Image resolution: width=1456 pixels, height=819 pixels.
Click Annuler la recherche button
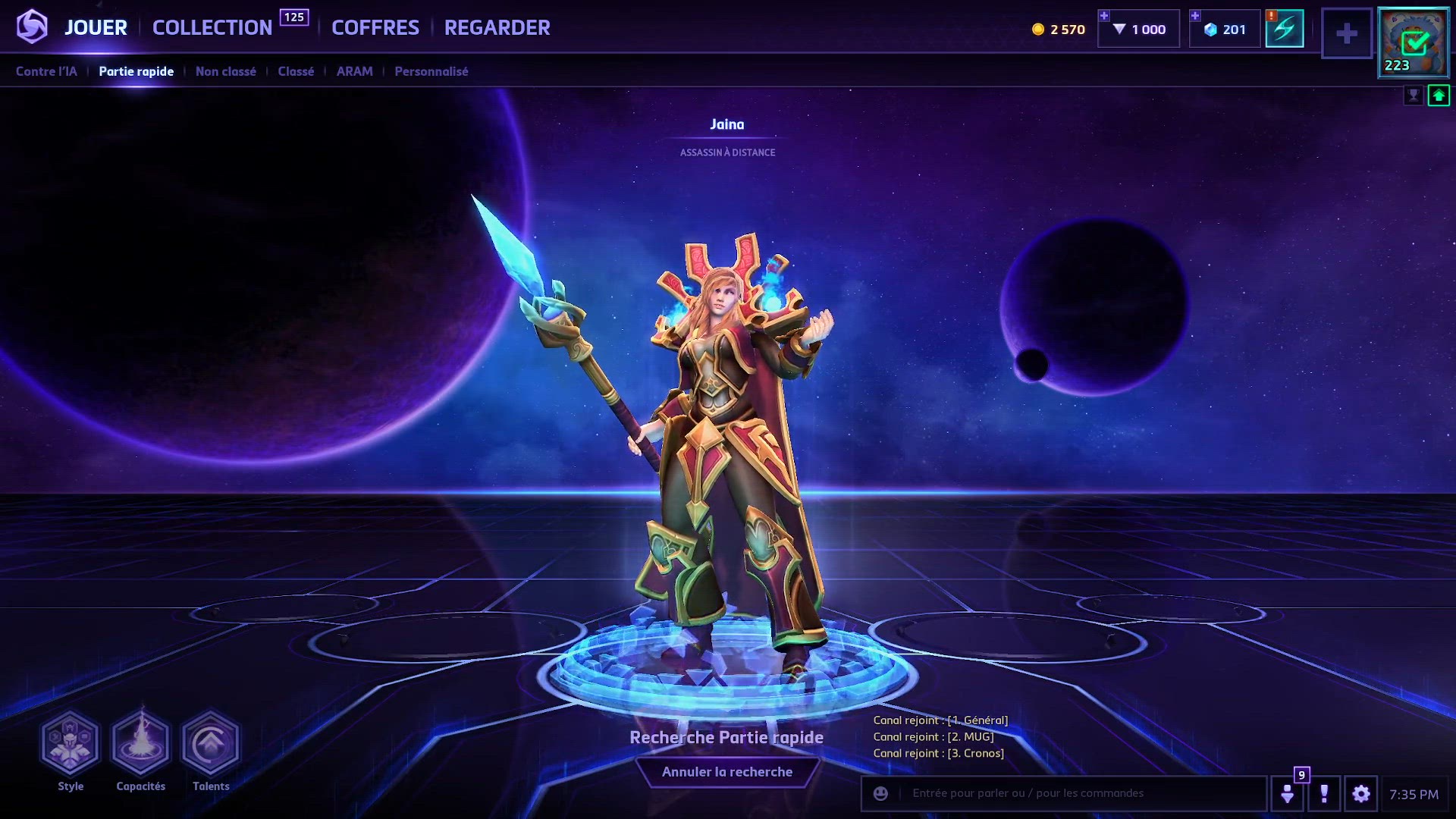pyautogui.click(x=728, y=771)
